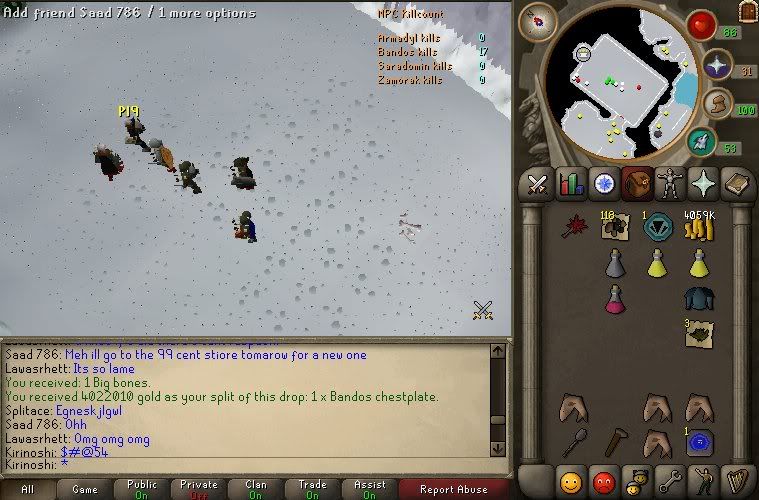Select the coins stack in inventory
Image resolution: width=759 pixels, height=500 pixels.
tap(699, 229)
